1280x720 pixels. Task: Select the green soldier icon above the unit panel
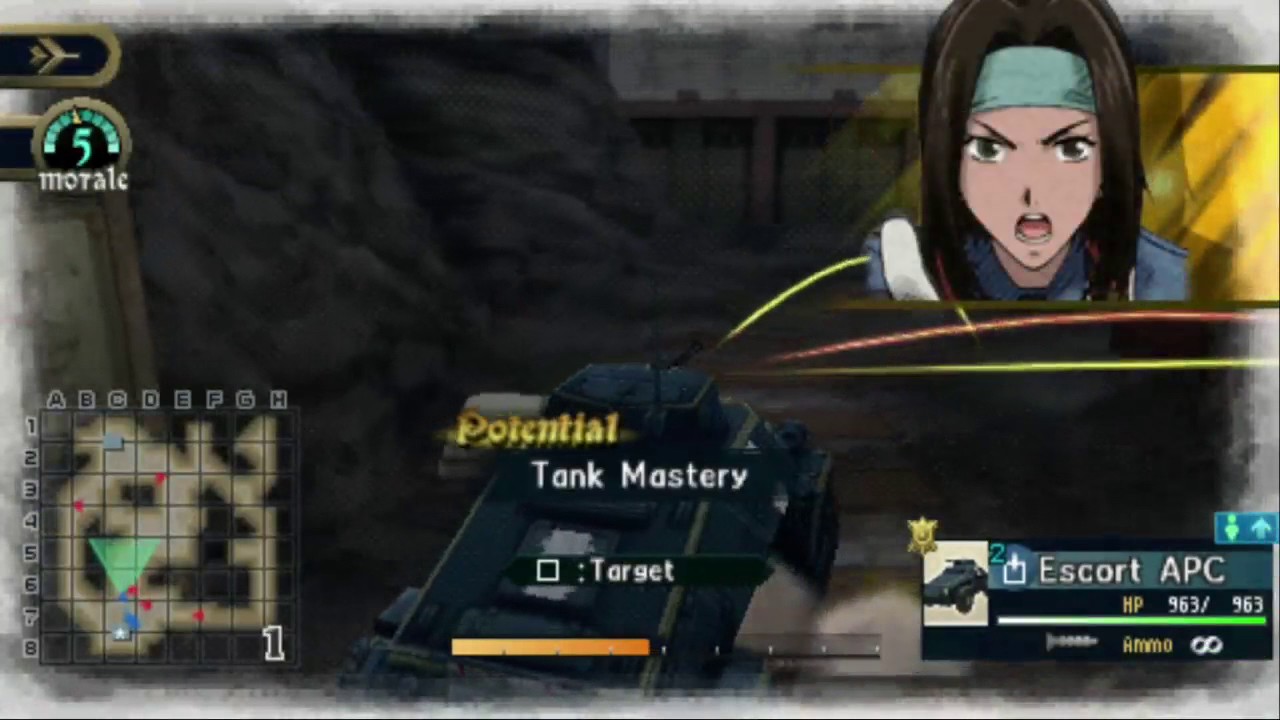[1233, 528]
